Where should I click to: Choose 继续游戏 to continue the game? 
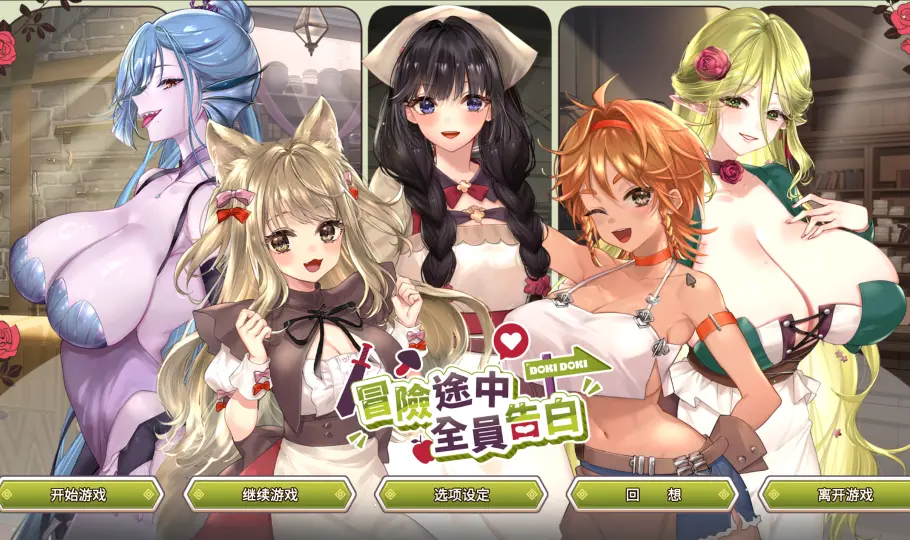point(270,494)
